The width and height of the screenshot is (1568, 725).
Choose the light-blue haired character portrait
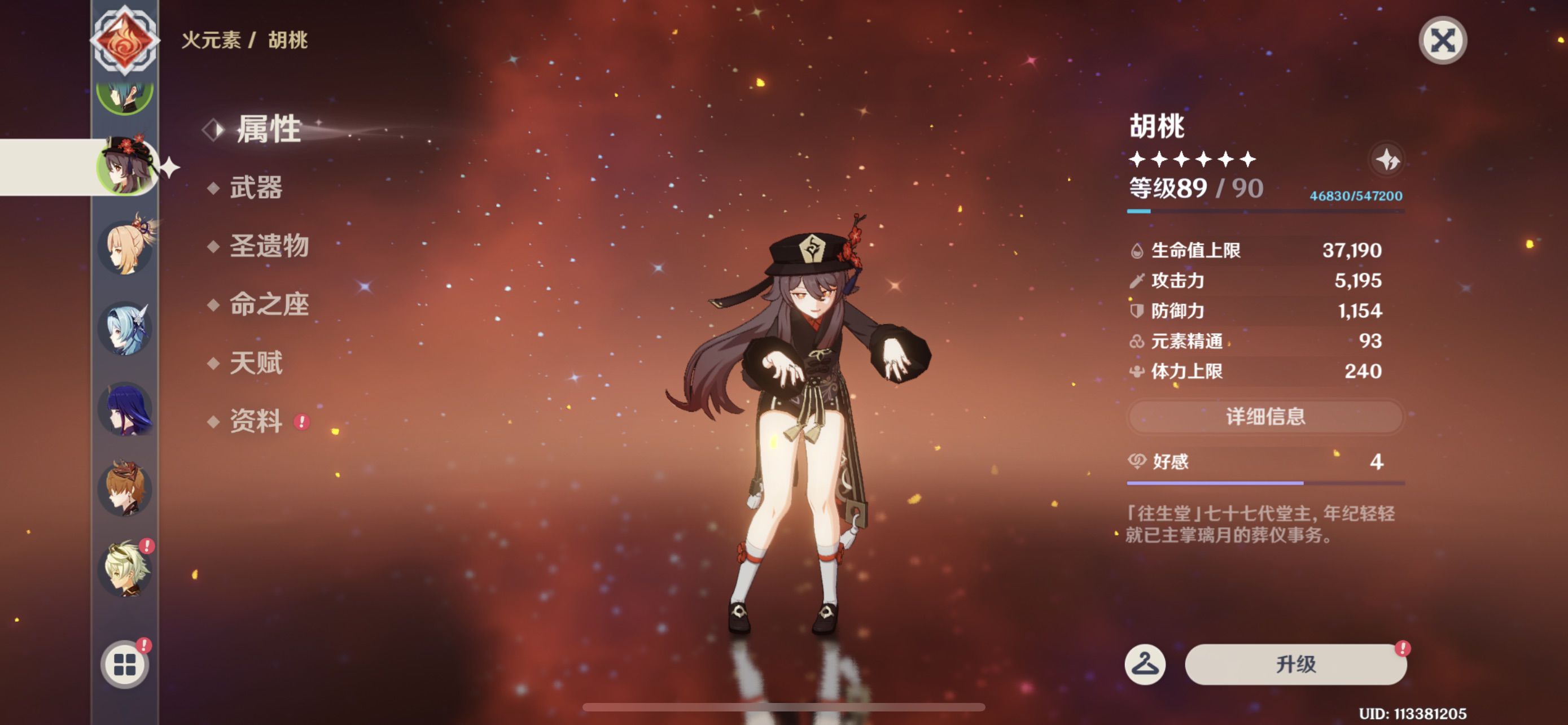coord(125,329)
